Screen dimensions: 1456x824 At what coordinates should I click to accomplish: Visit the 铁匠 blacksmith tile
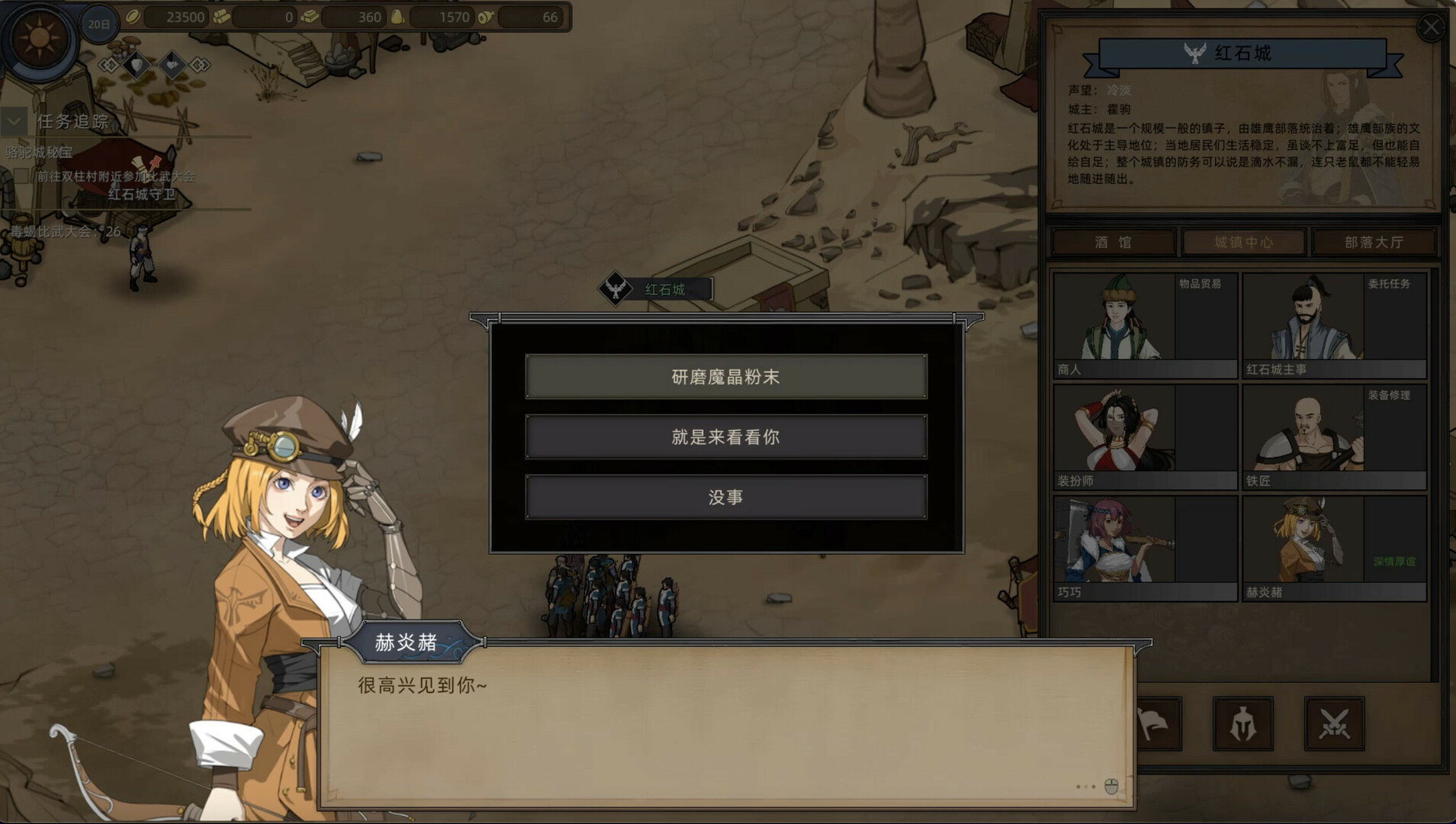click(x=1333, y=437)
